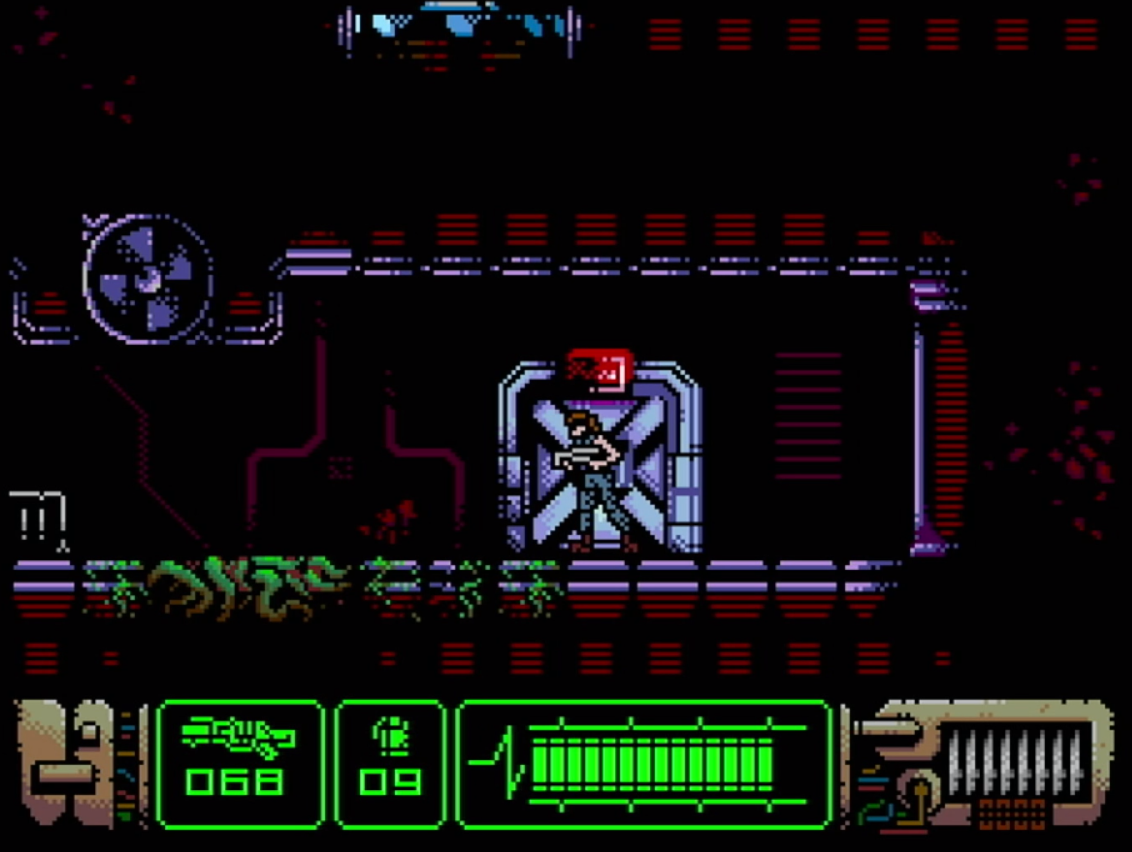The height and width of the screenshot is (852, 1132).
Task: Select the pulse rifle weapon icon
Action: (x=238, y=737)
